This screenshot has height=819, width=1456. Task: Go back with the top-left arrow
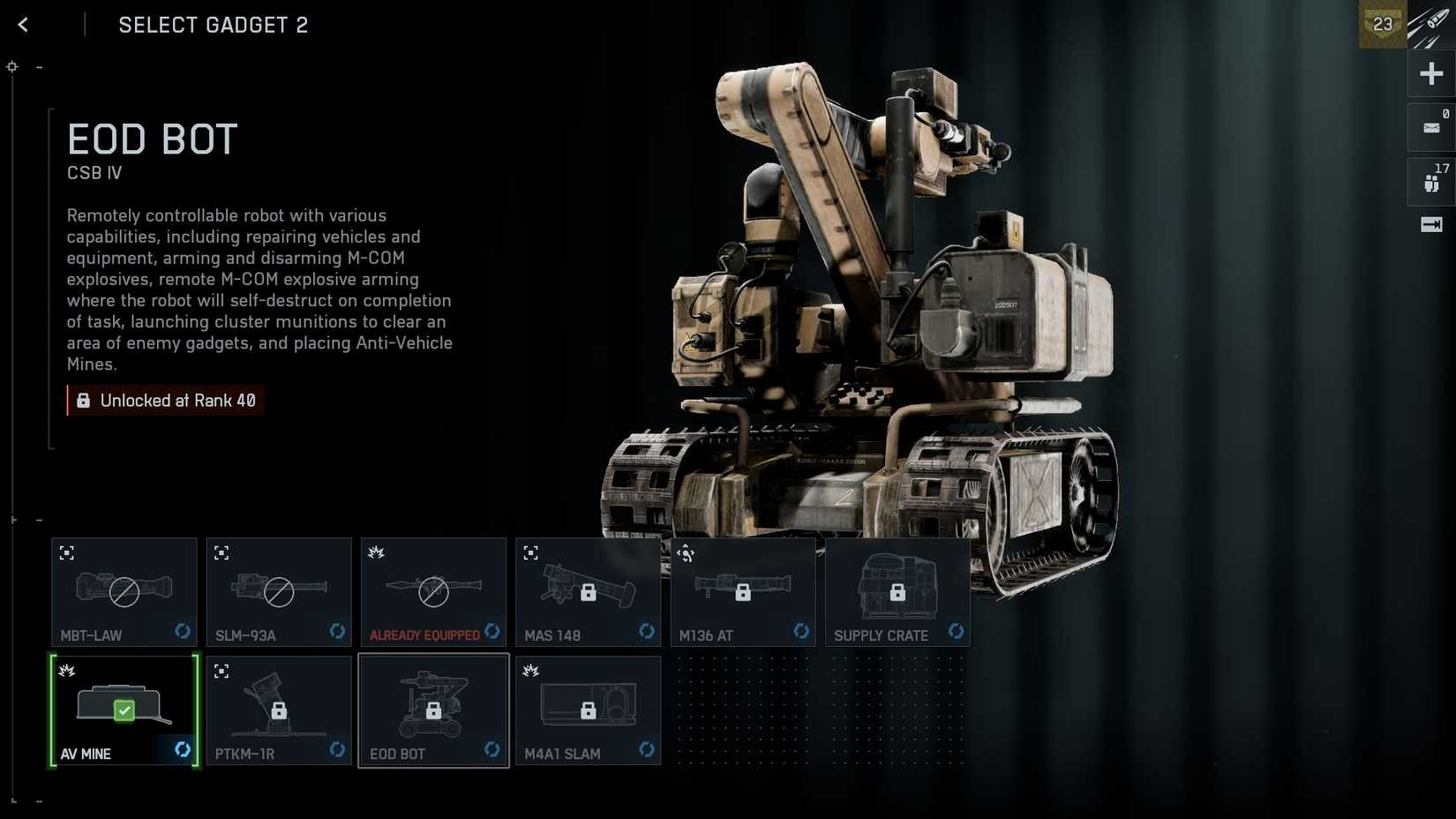22,25
